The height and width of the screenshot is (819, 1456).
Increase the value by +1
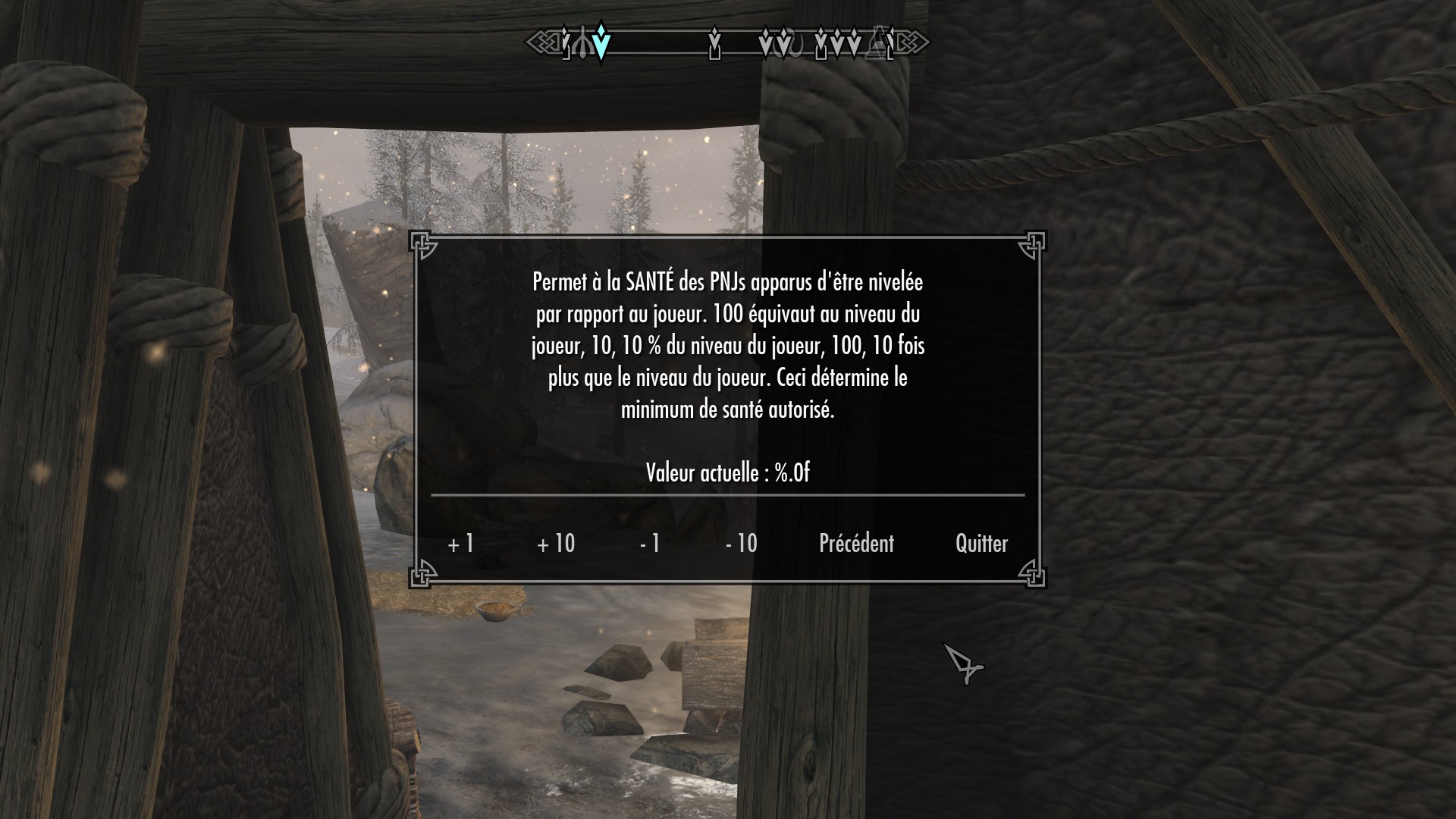pos(461,544)
